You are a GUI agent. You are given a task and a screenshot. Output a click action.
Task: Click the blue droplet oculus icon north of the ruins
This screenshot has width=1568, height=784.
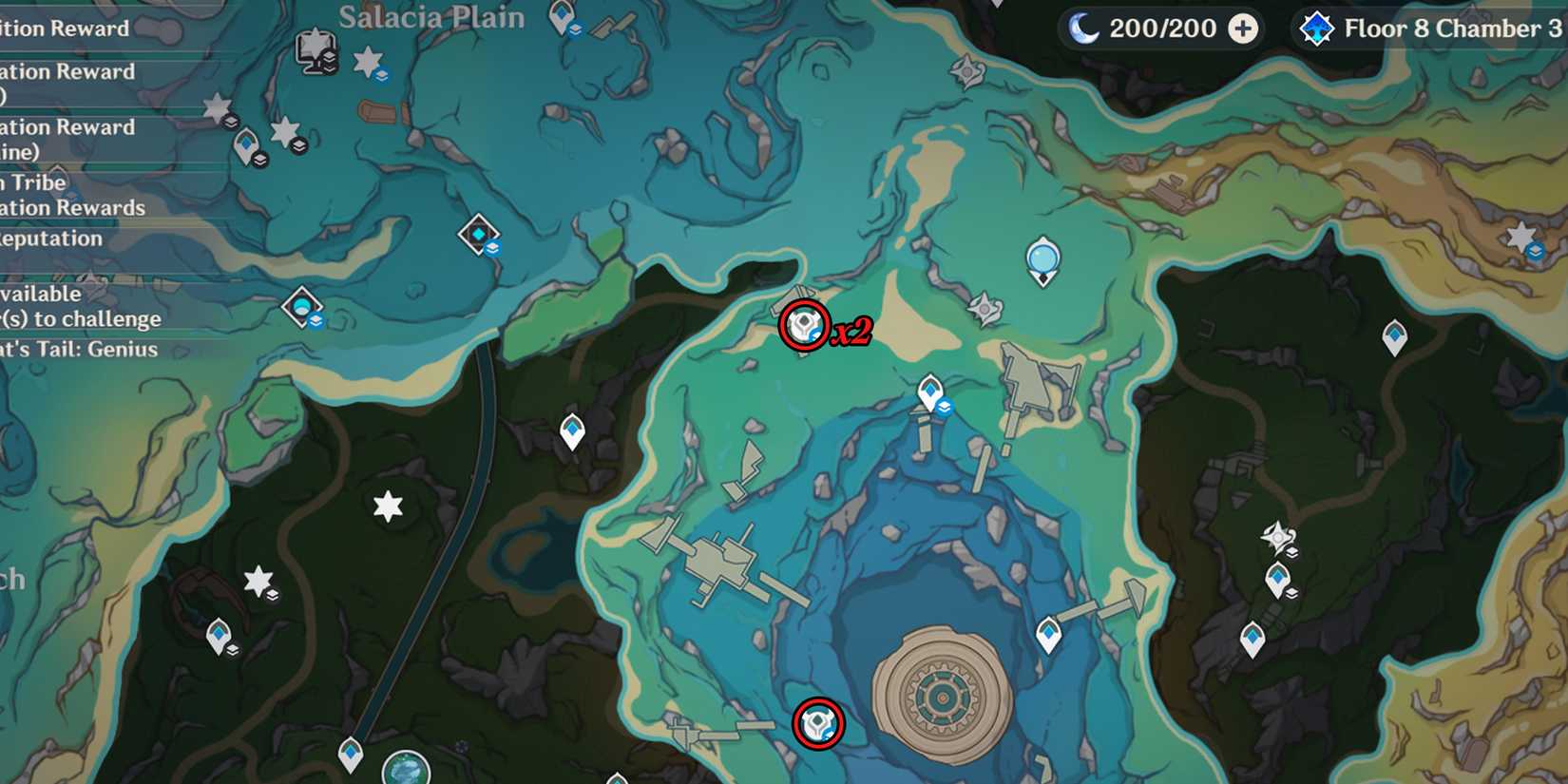point(1042,258)
